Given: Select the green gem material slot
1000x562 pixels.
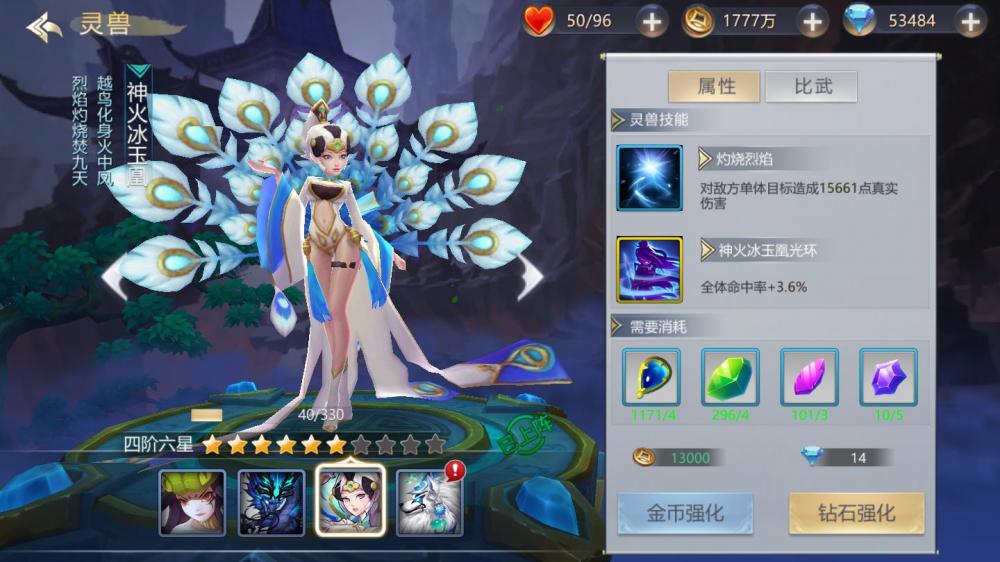Looking at the screenshot, I should click(730, 377).
